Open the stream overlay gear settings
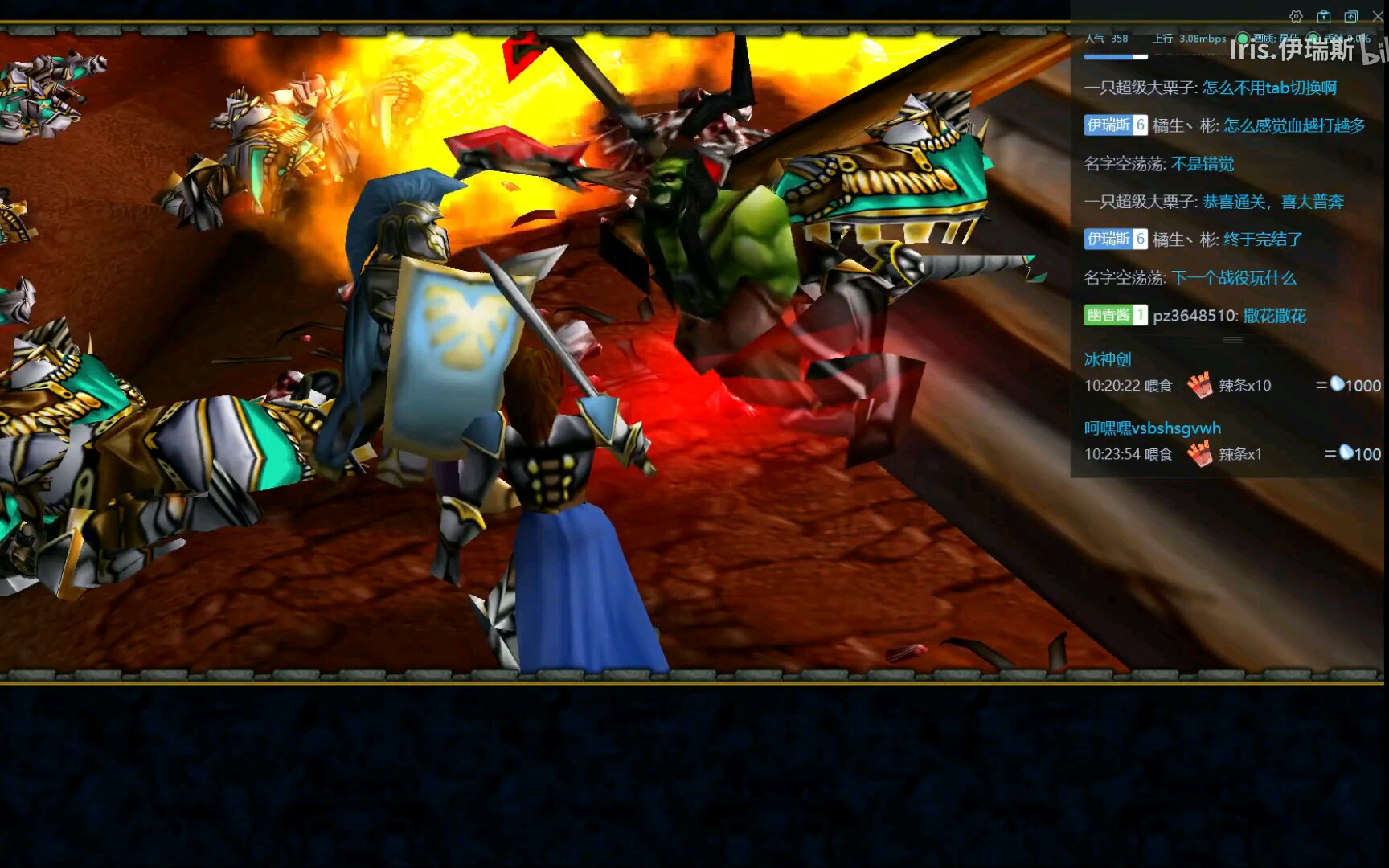This screenshot has height=868, width=1389. (x=1296, y=16)
